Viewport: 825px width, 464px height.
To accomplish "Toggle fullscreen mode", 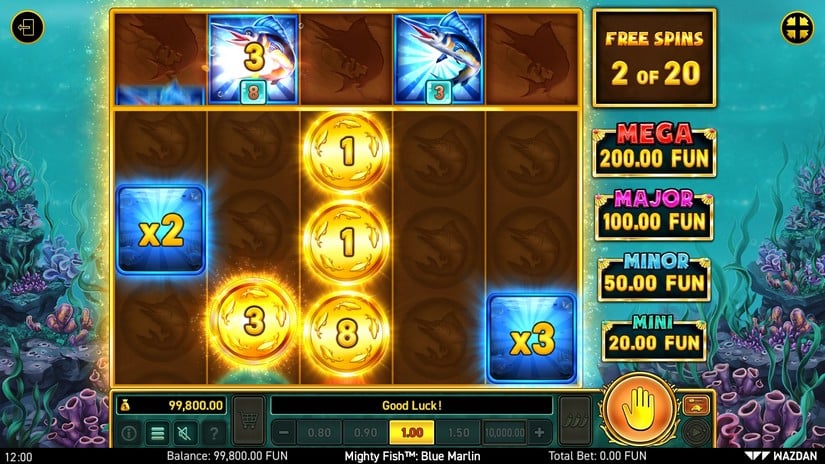I will 797,27.
